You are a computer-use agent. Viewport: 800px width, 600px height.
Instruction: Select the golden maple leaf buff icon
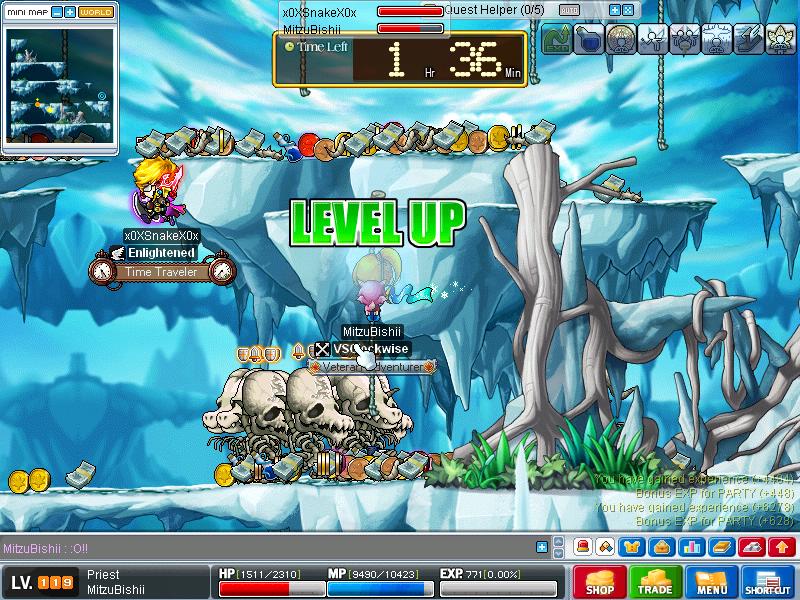coord(778,39)
